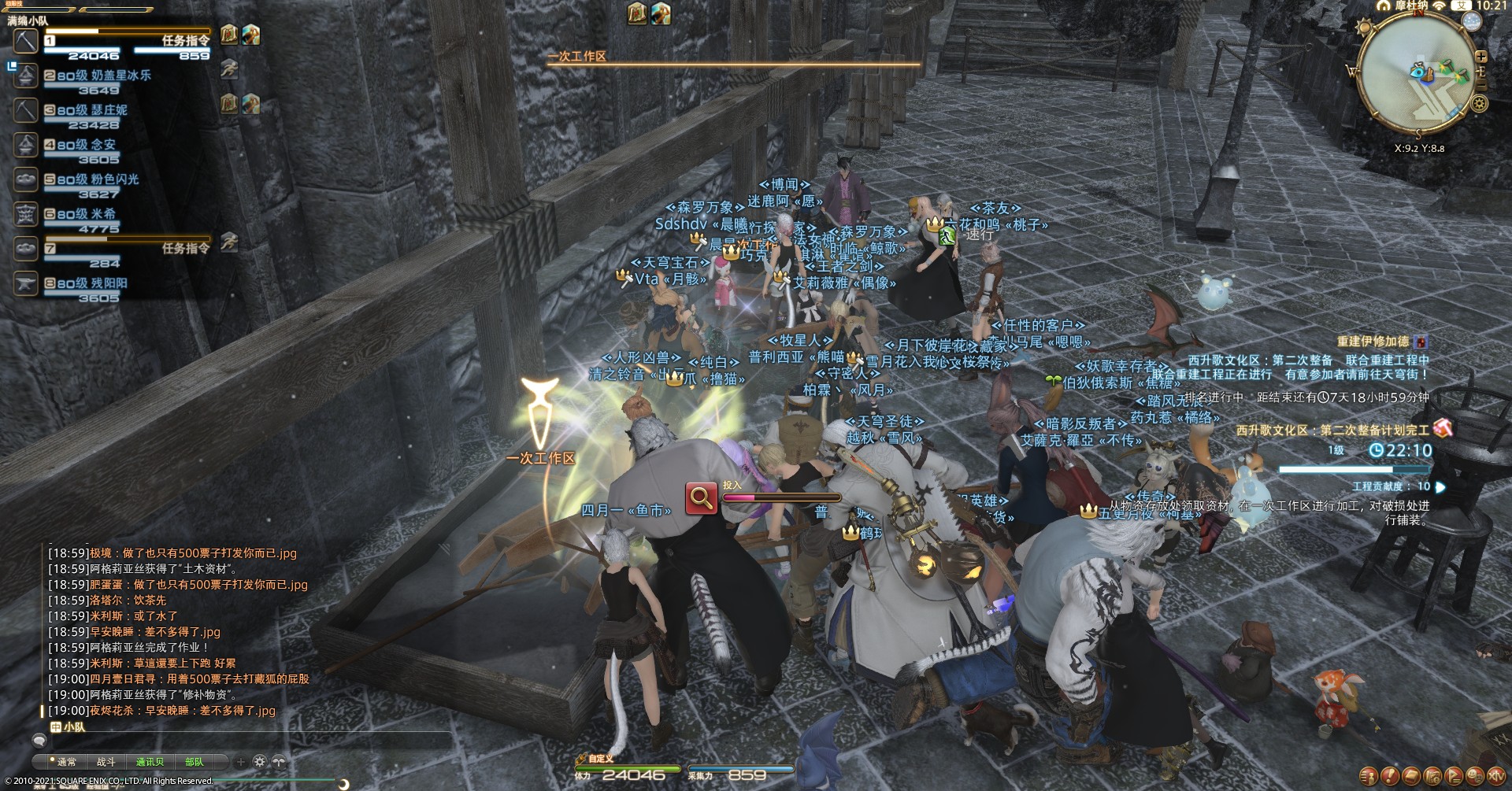Click the snowy weather icon on minimap
Image resolution: width=1512 pixels, height=791 pixels.
tap(1470, 23)
